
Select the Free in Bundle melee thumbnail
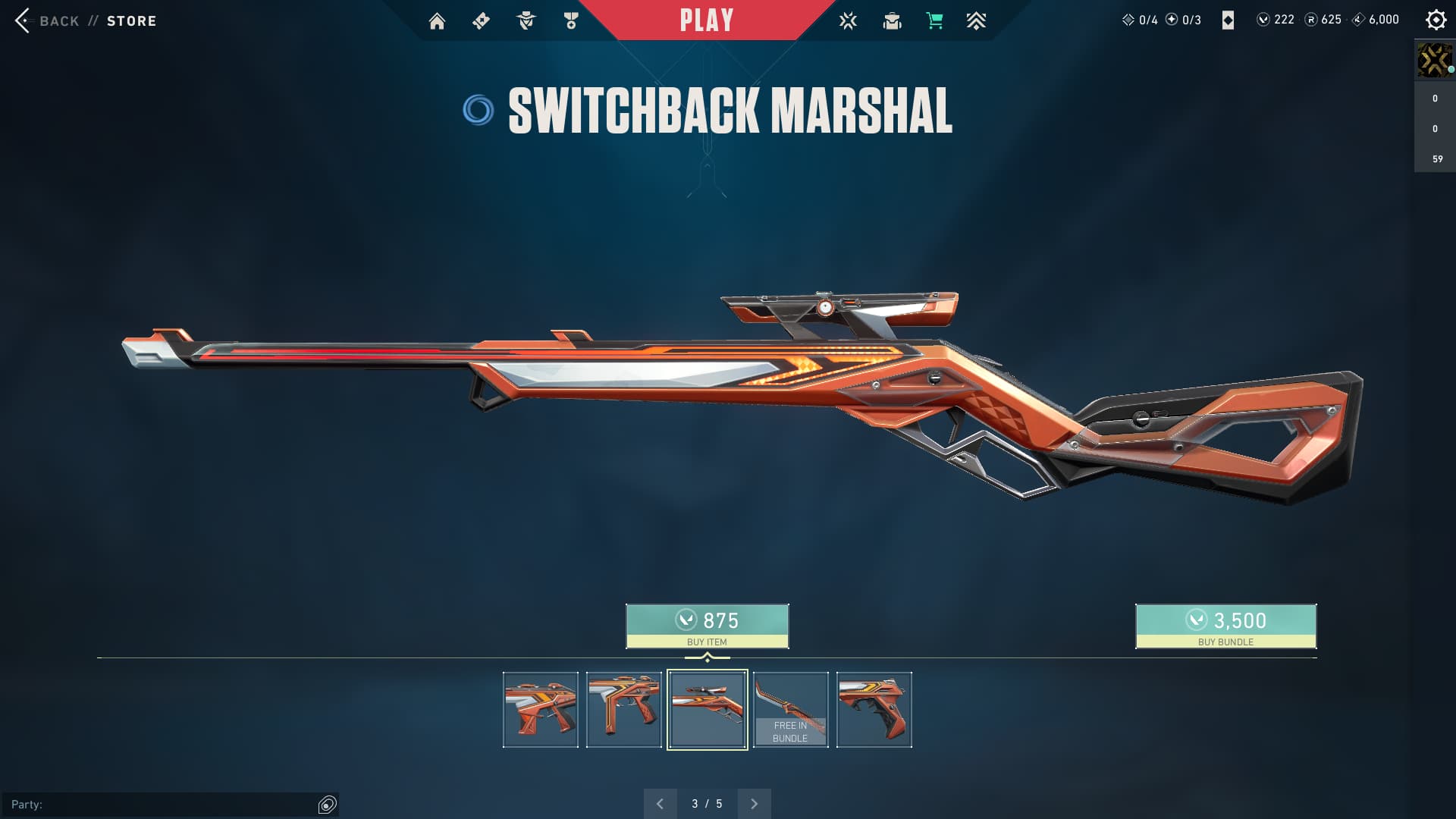(790, 710)
